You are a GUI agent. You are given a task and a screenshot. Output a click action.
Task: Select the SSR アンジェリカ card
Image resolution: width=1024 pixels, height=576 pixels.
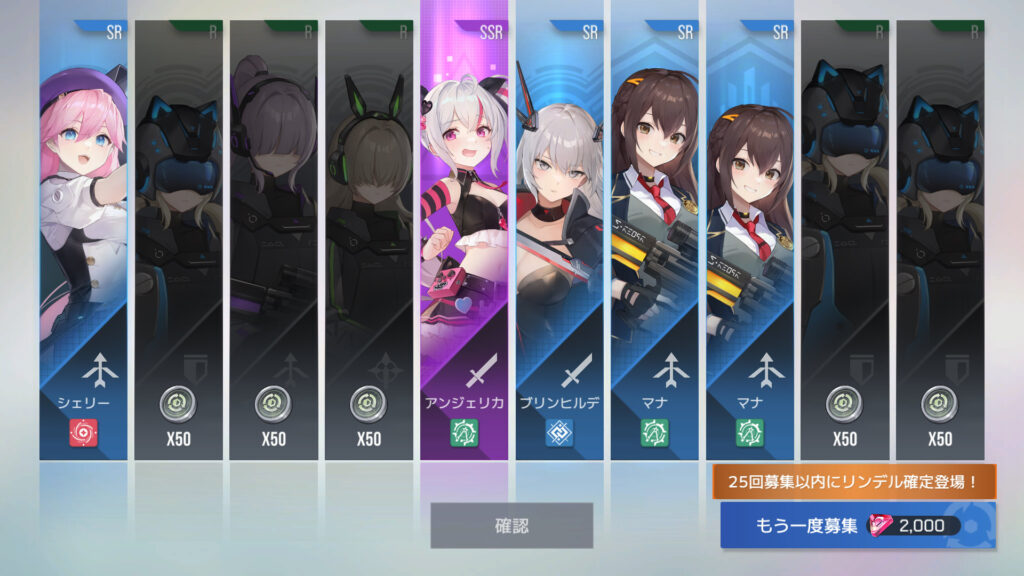click(464, 240)
